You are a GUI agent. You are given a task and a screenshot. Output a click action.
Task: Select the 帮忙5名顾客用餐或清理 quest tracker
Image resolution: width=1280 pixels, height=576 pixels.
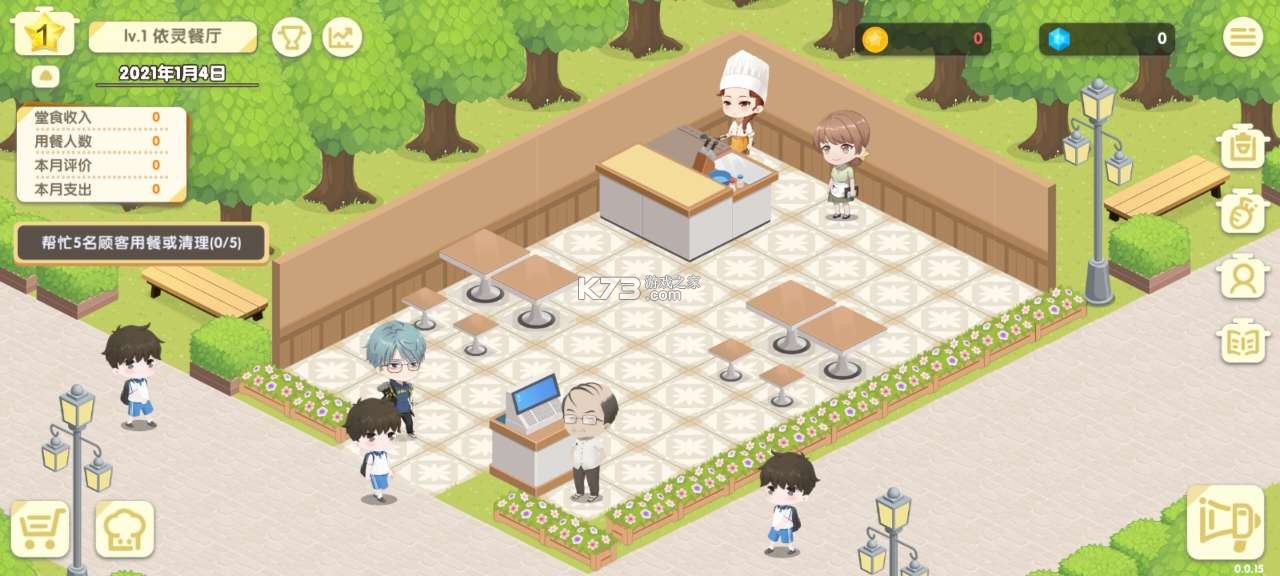[x=141, y=242]
